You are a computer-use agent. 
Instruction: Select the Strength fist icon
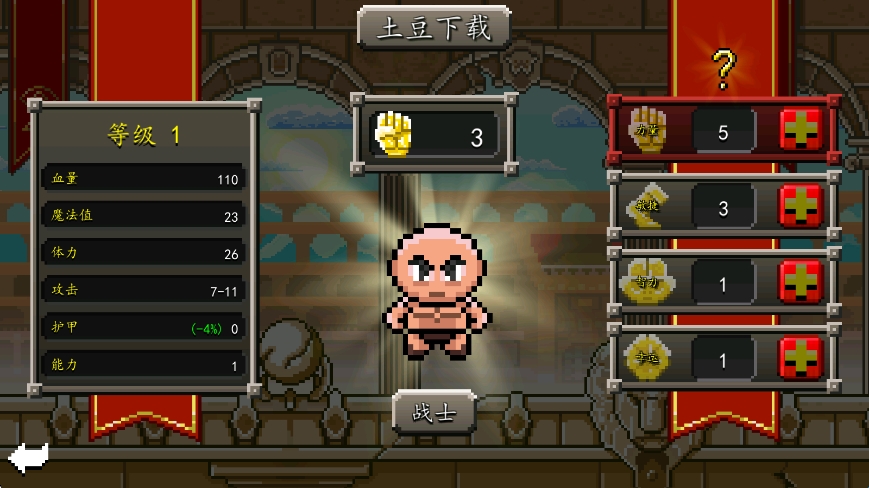(646, 129)
